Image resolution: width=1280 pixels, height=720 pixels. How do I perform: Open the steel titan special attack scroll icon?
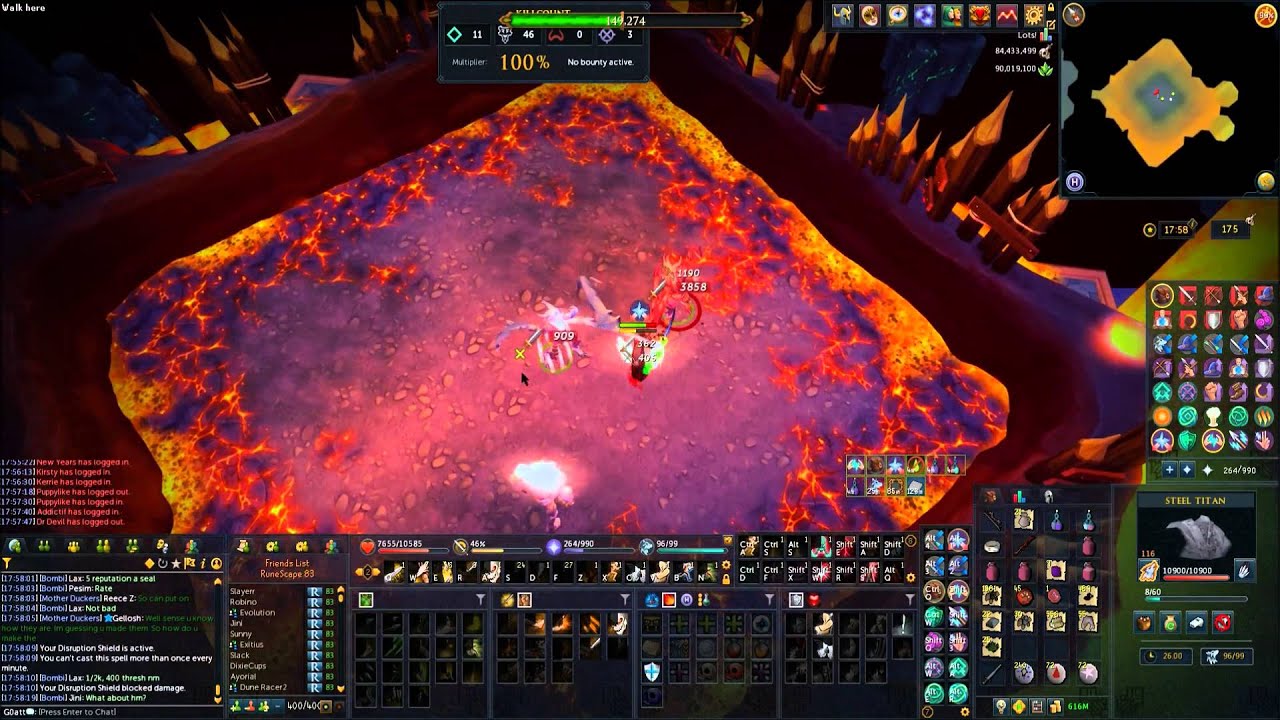(x=1150, y=571)
